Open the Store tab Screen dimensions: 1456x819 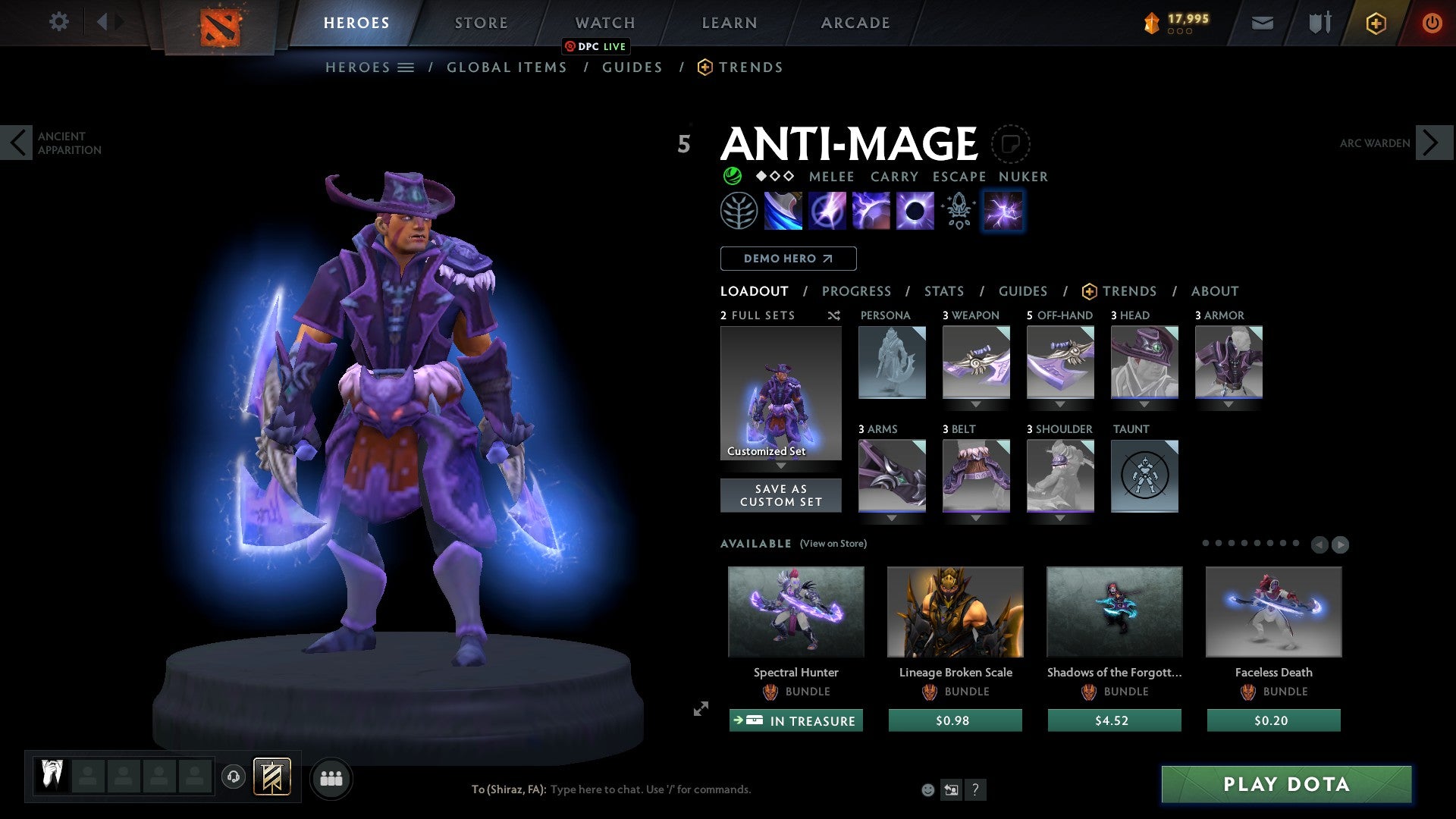[x=481, y=23]
